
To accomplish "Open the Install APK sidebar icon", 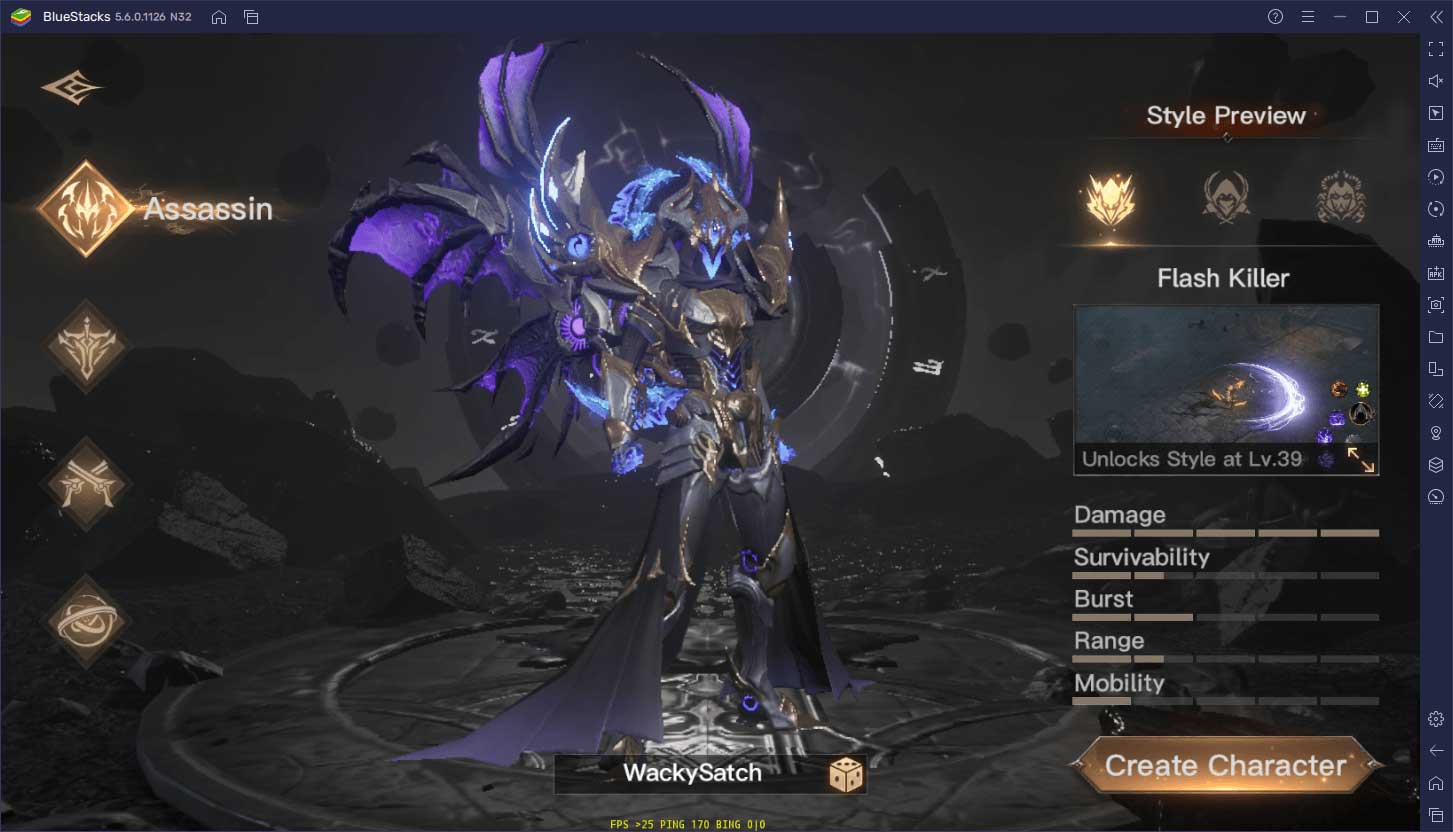I will 1434,273.
